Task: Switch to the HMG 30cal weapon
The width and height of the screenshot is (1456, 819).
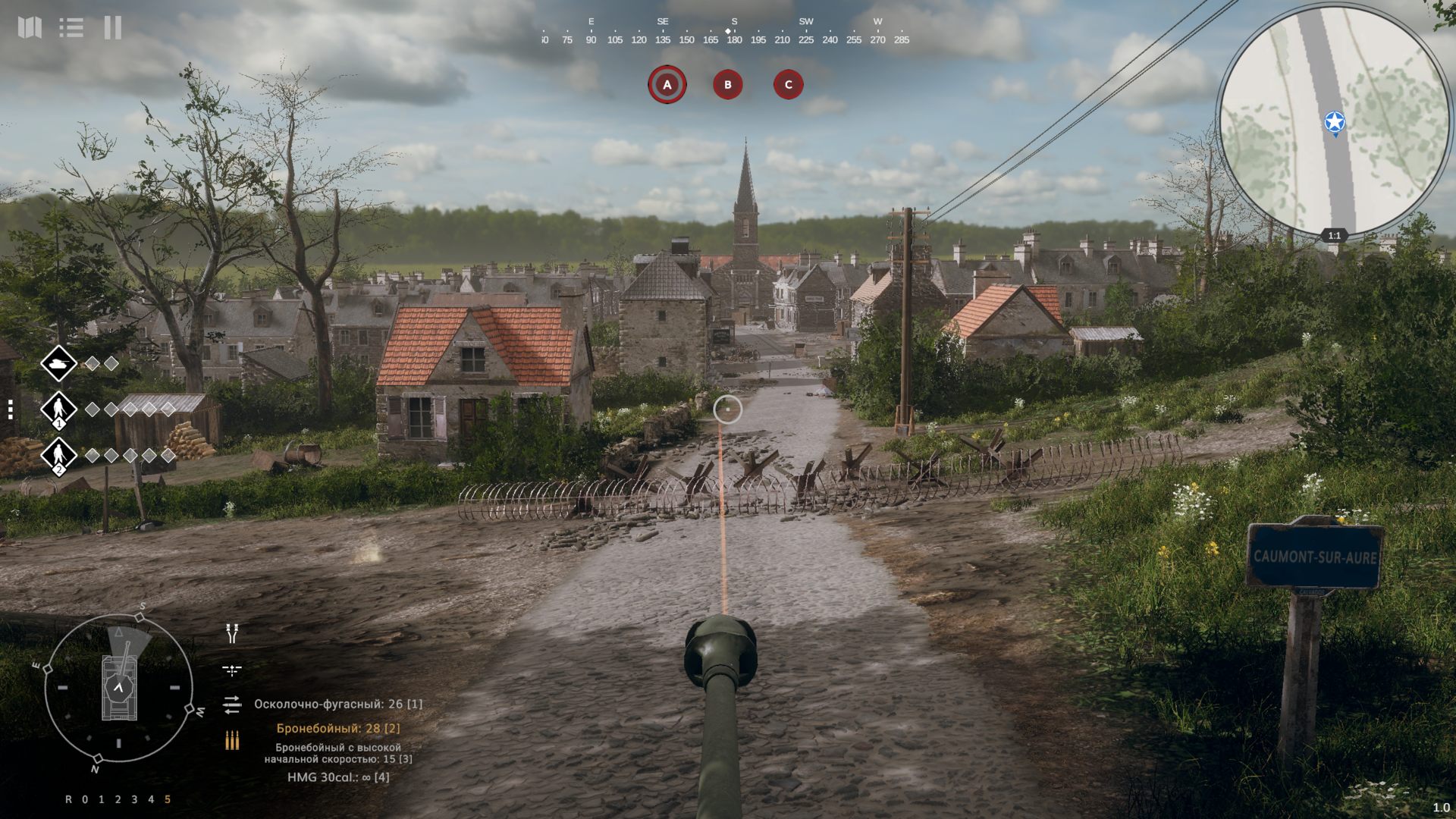Action: tap(338, 777)
